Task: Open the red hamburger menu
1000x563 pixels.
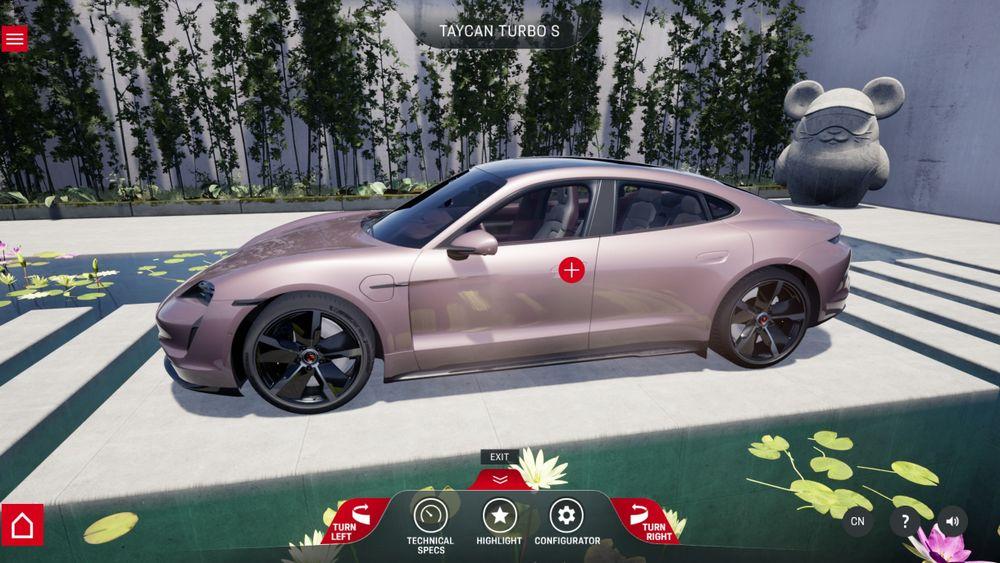Action: 15,38
